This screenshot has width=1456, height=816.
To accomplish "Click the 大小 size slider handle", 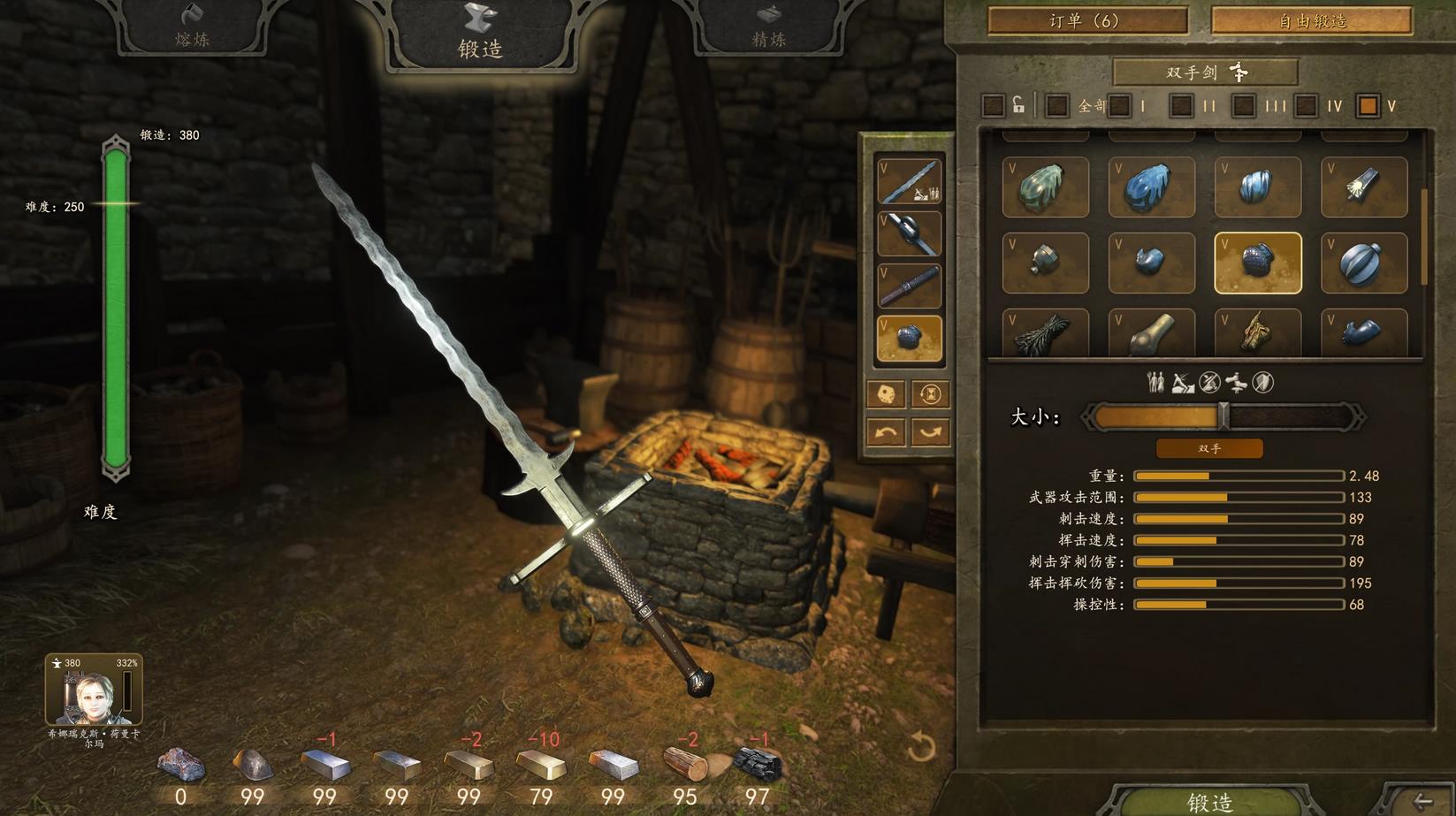I will [x=1224, y=416].
